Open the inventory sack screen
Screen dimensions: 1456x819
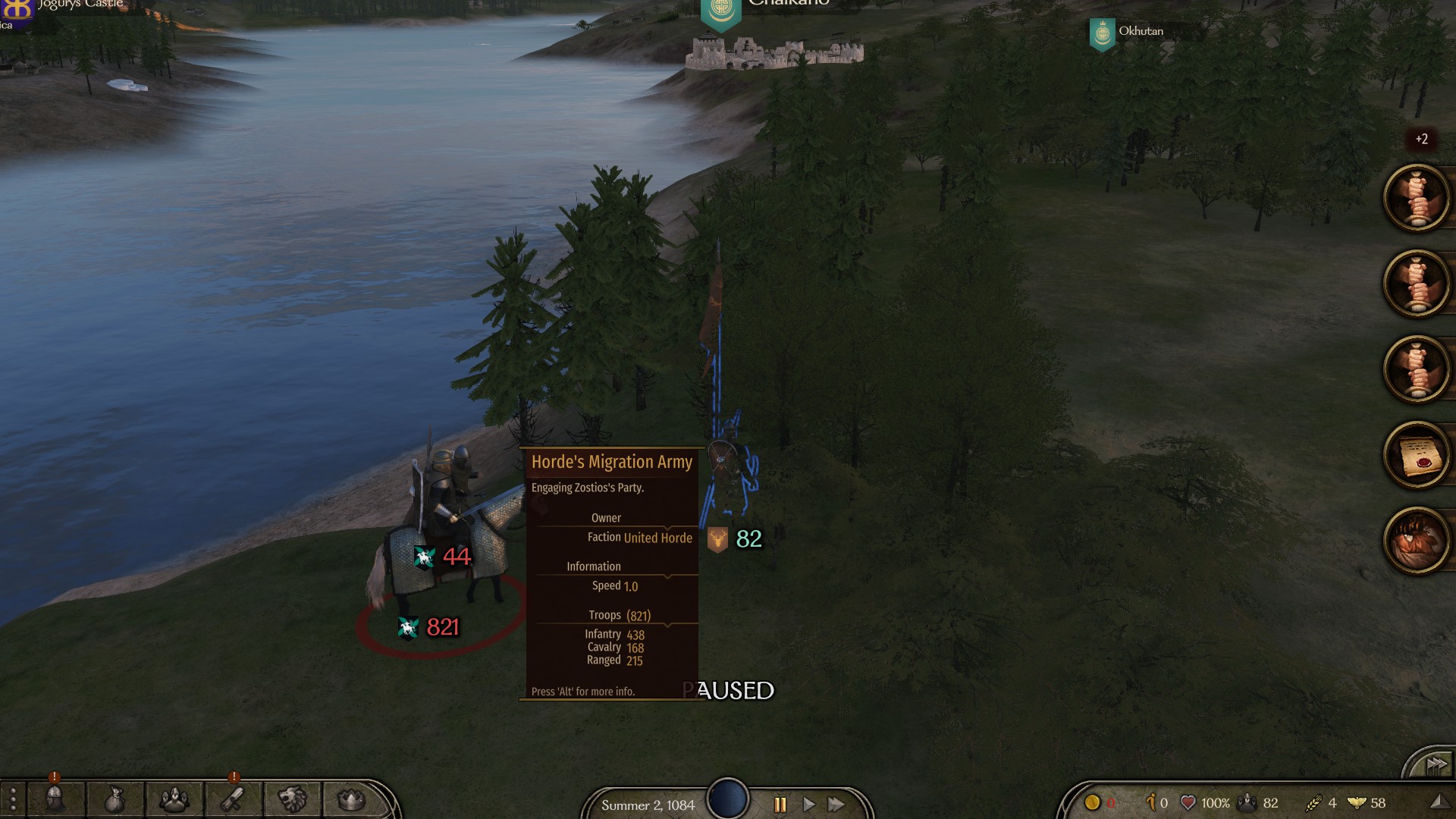(x=115, y=799)
